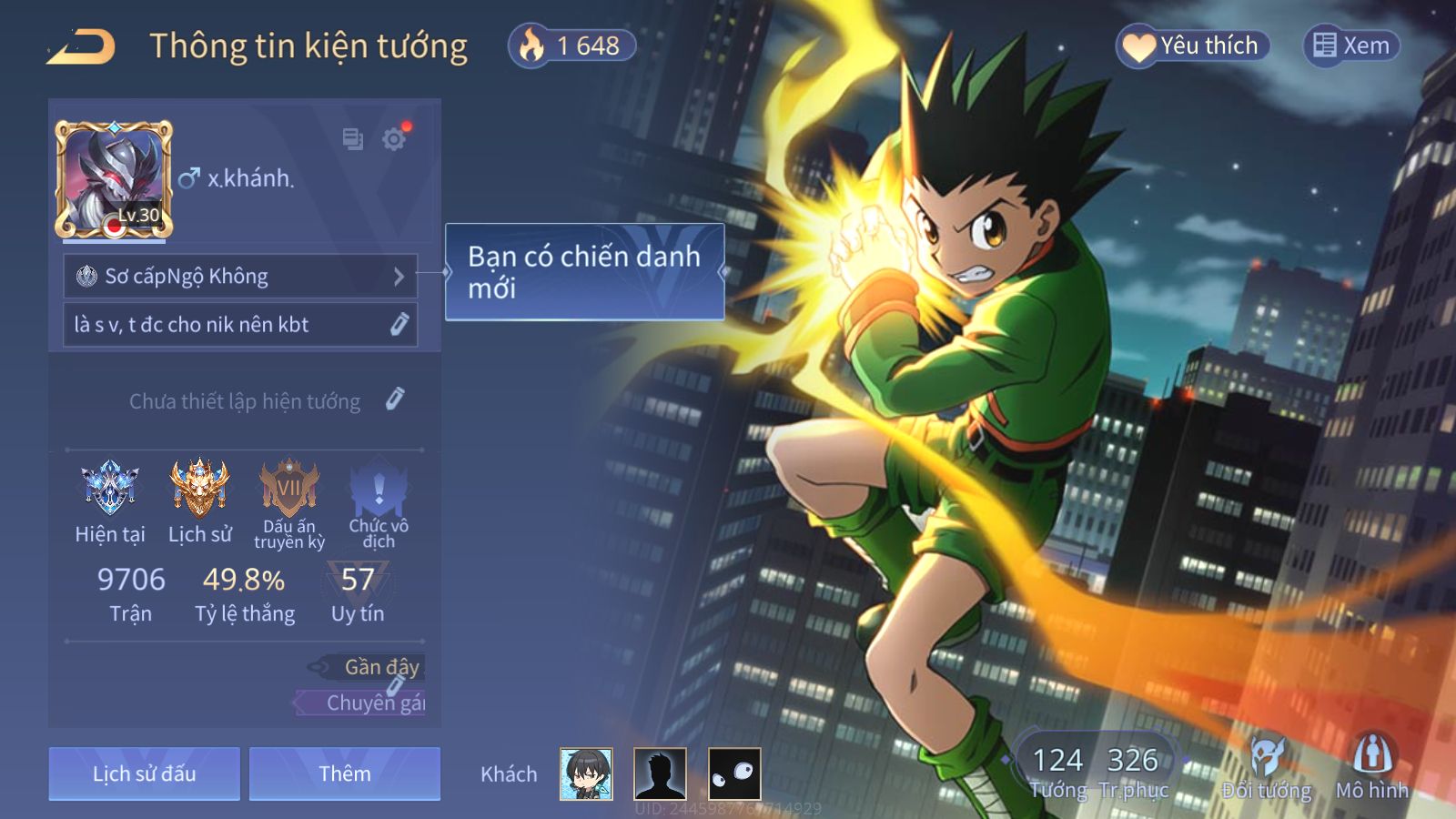
Task: Open Lịch sử đấu match history
Action: click(145, 774)
